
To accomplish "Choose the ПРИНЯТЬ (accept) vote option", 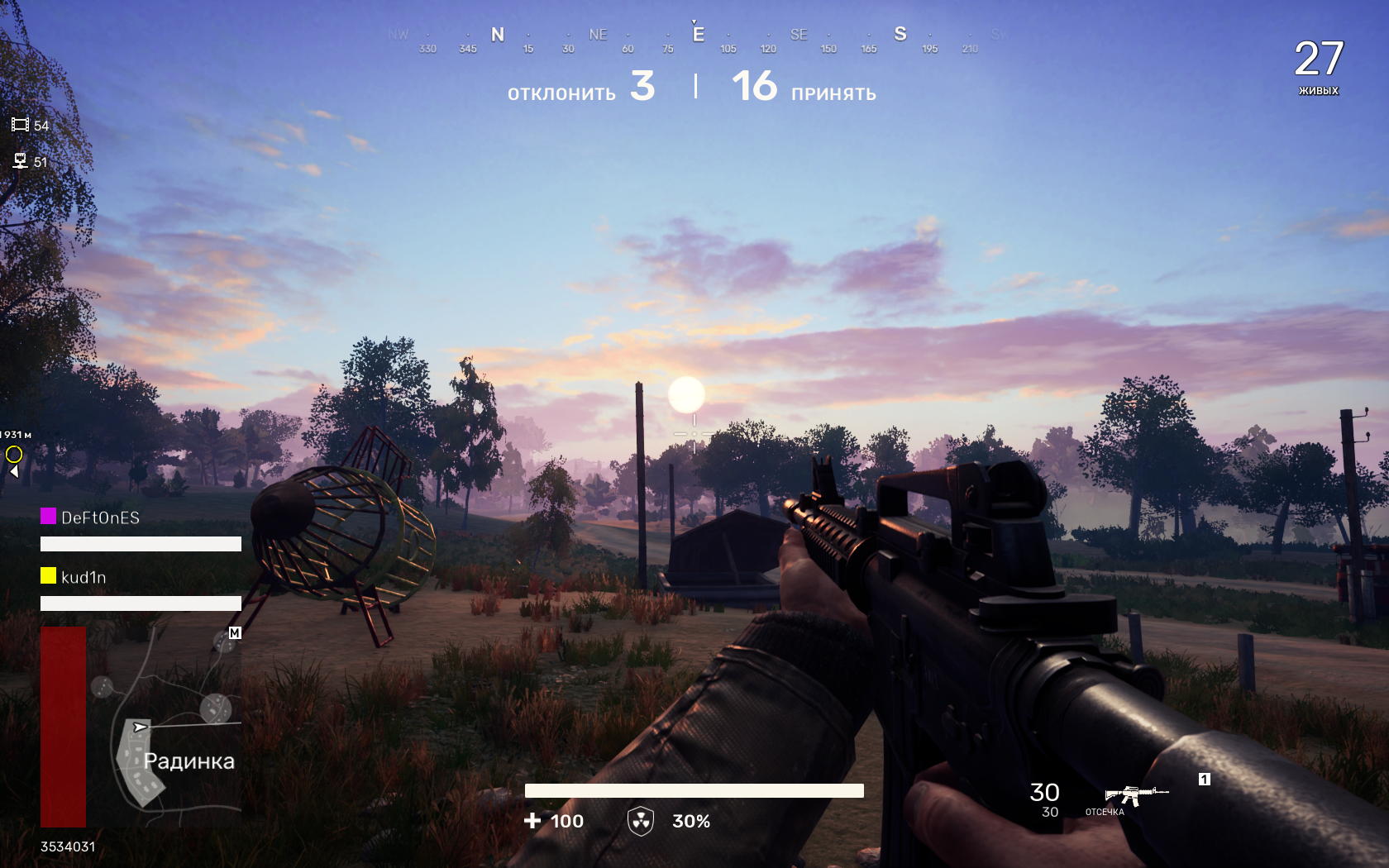I will click(833, 93).
